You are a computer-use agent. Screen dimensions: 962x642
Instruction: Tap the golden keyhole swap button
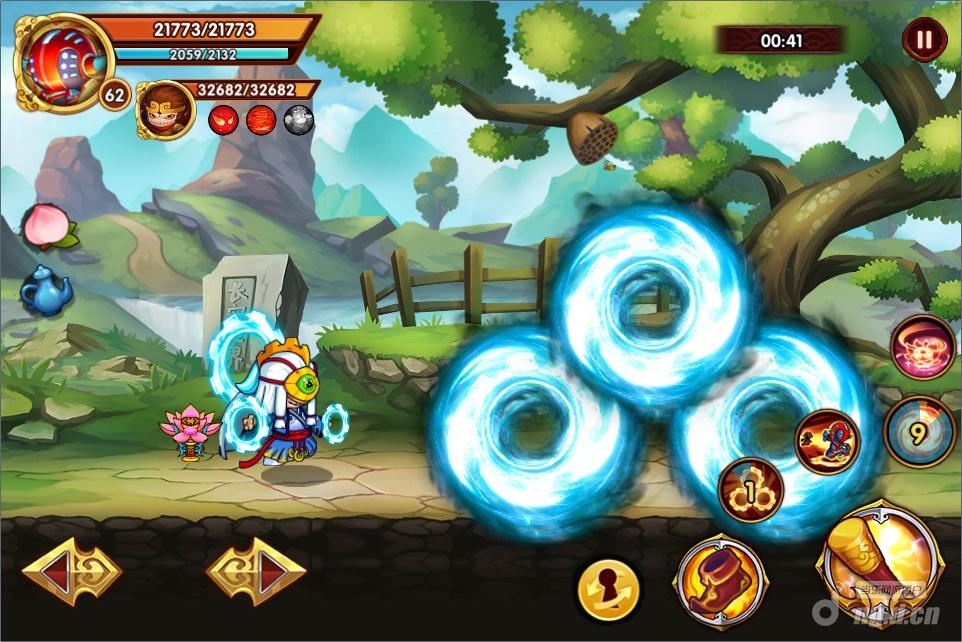point(609,584)
